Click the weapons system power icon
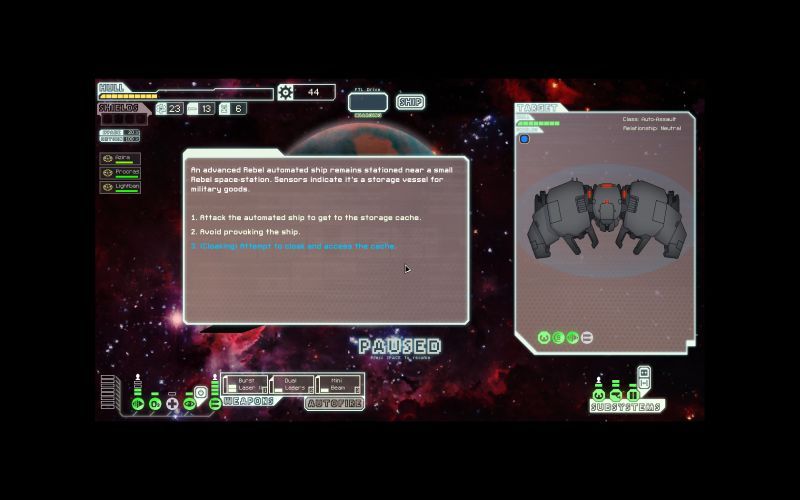Image resolution: width=800 pixels, height=500 pixels. [215, 403]
